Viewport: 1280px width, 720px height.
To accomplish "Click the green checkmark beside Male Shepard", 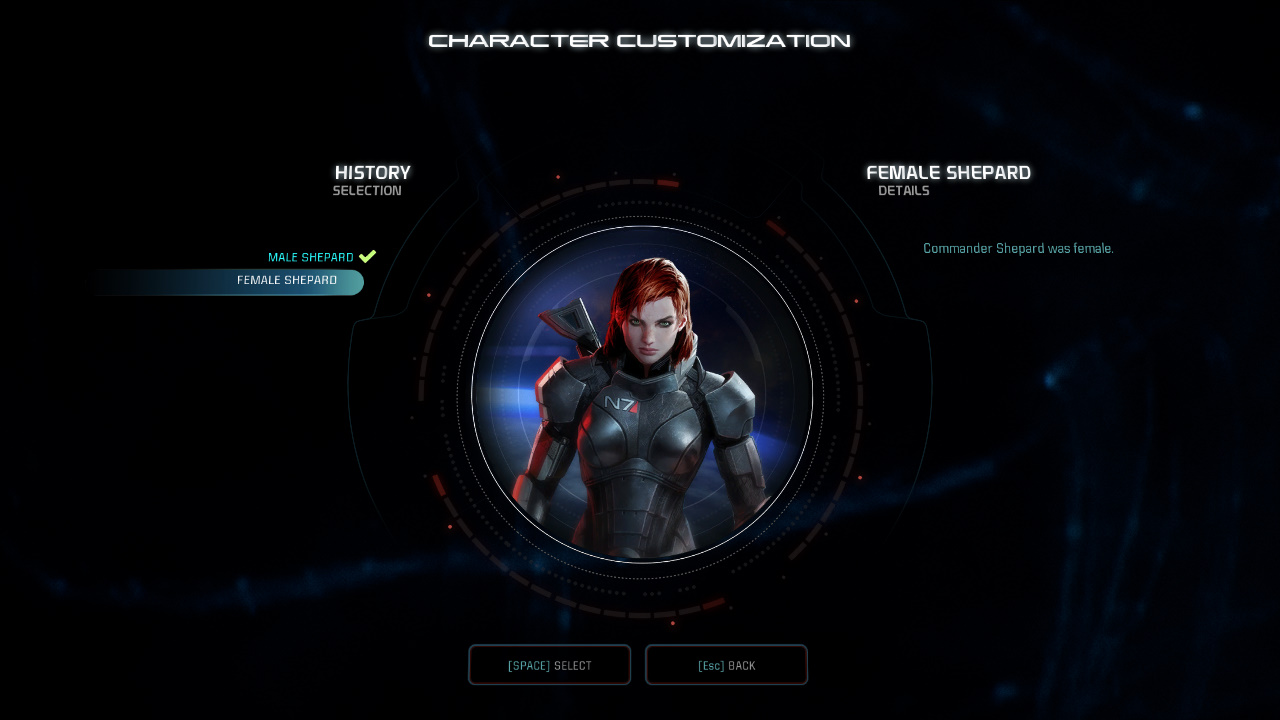I will click(x=367, y=256).
